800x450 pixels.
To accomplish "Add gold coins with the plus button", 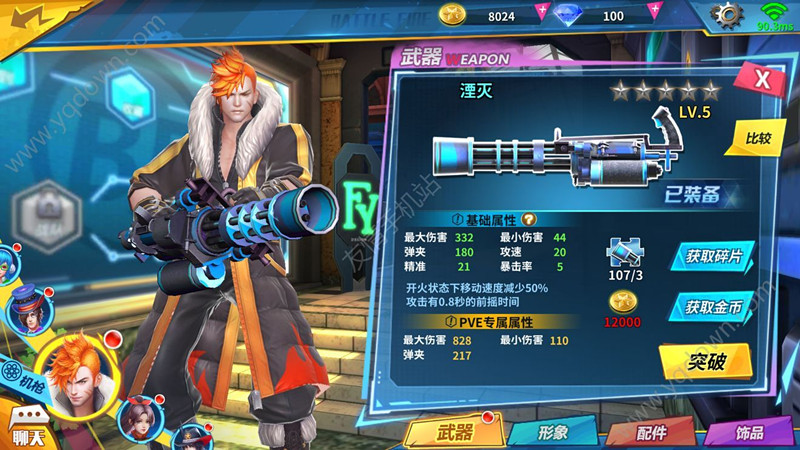I will (542, 14).
